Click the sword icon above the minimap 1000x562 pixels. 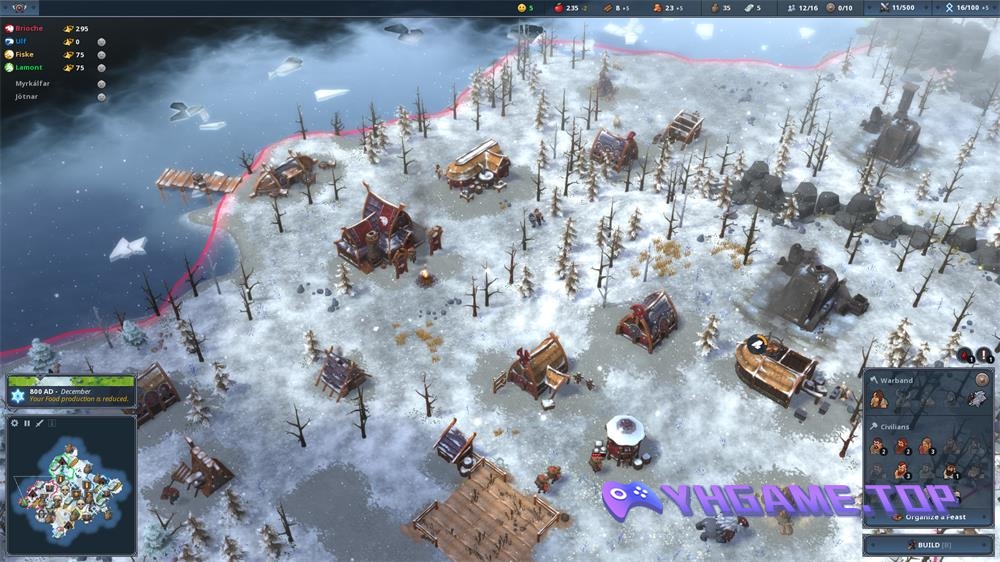(x=39, y=423)
